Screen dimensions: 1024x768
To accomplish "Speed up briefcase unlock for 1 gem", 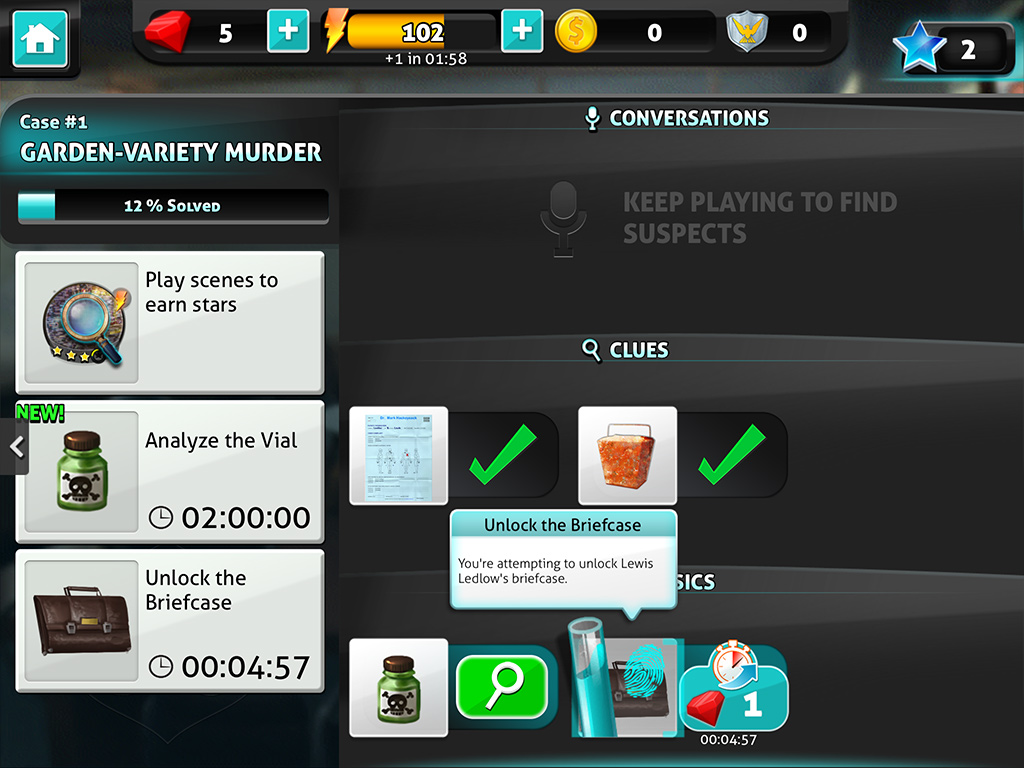I will (x=735, y=695).
